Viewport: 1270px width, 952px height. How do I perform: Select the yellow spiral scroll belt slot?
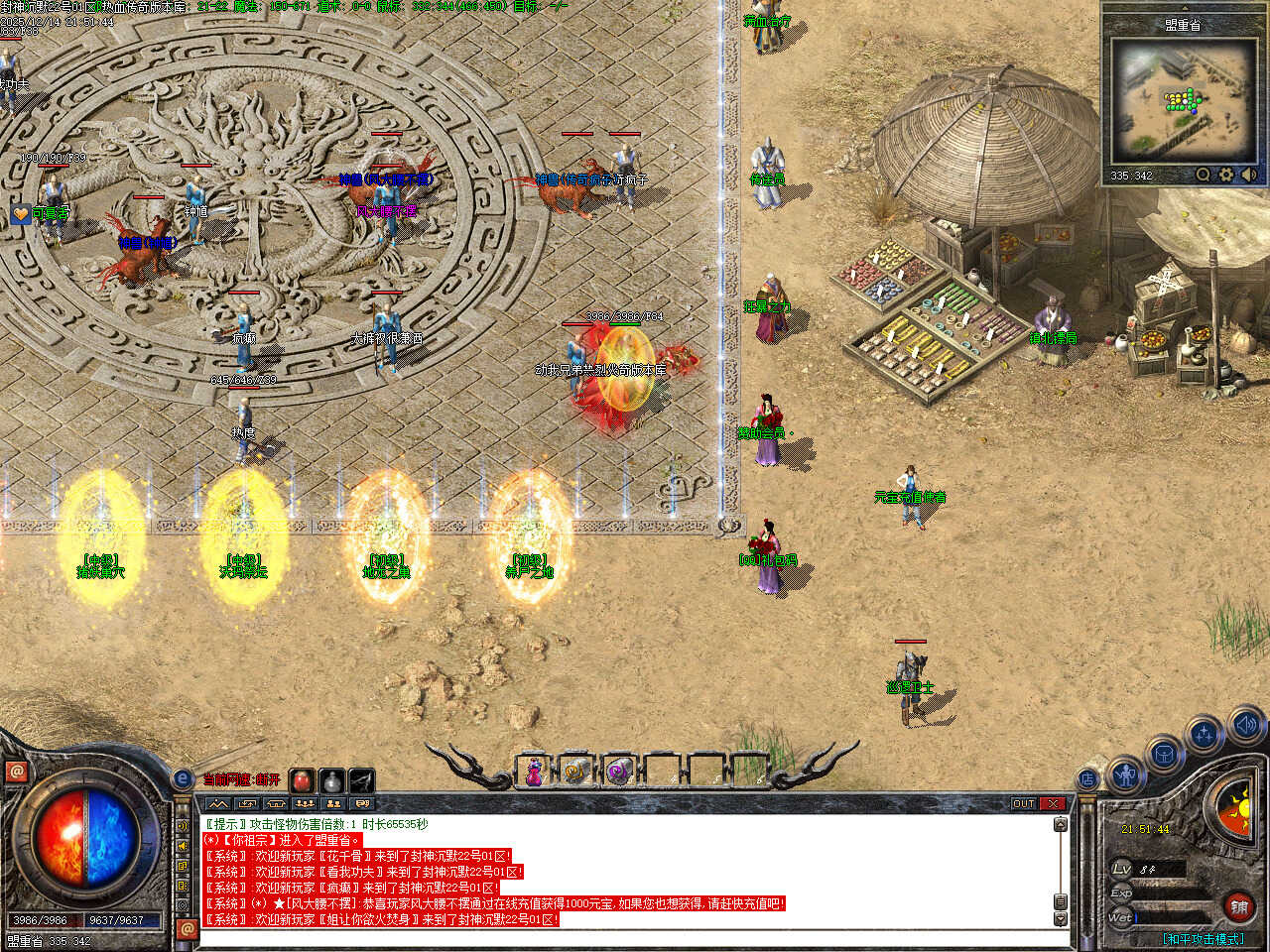point(576,771)
